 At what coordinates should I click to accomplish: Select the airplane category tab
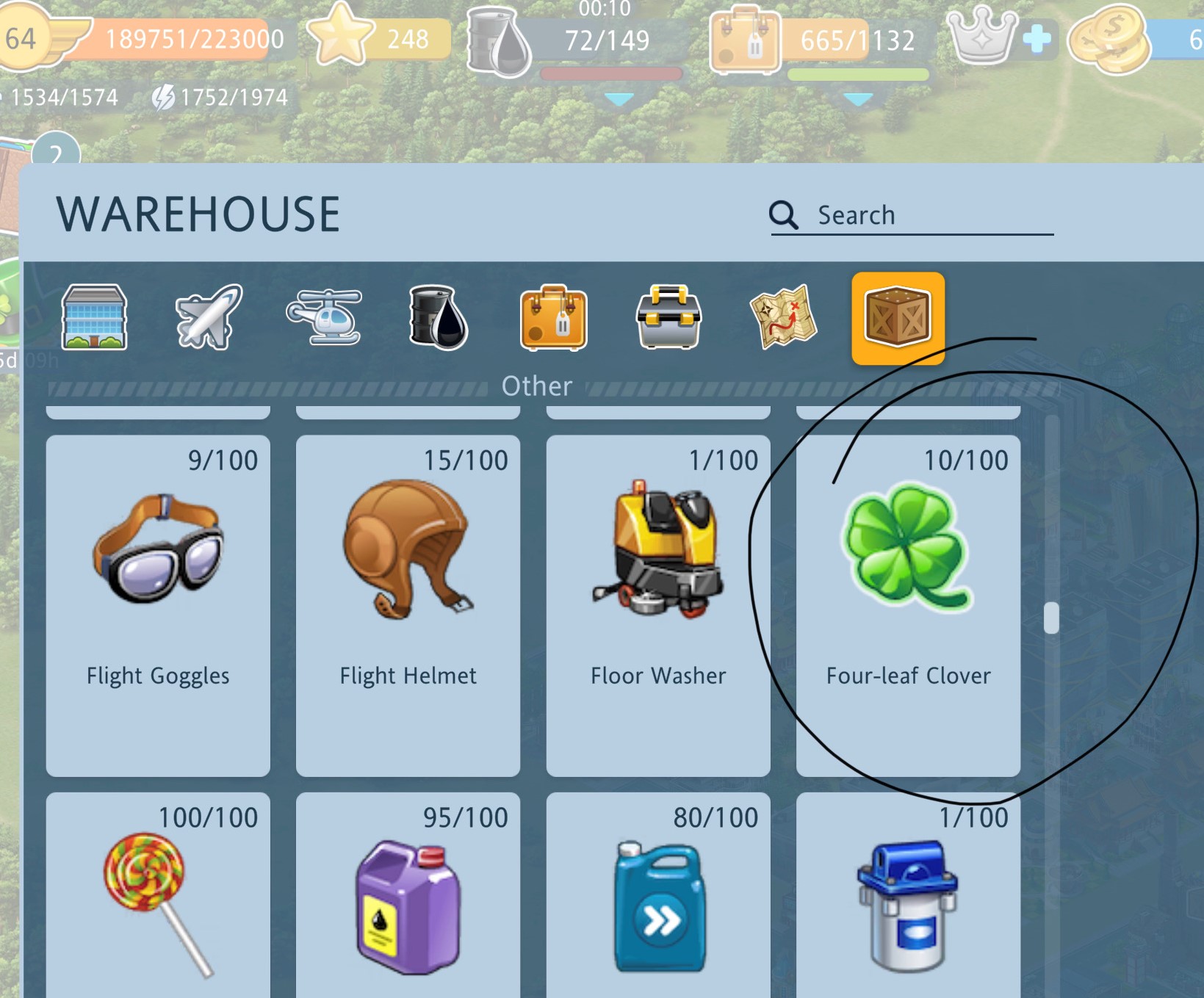coord(209,317)
